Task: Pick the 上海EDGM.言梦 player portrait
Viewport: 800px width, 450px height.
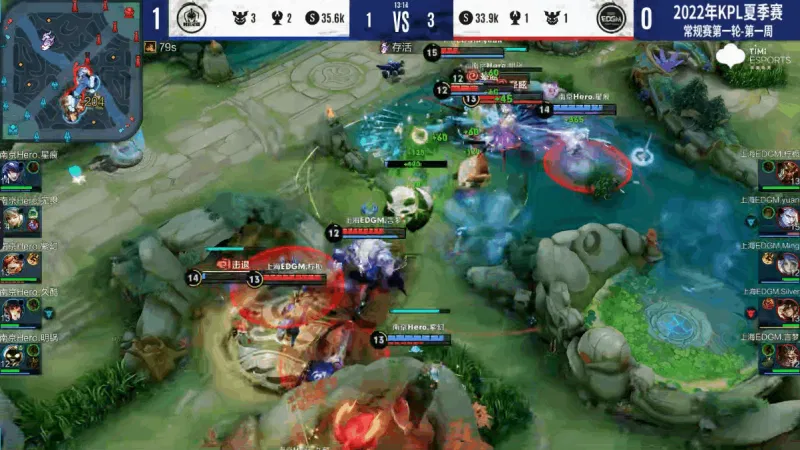Action: [x=783, y=357]
